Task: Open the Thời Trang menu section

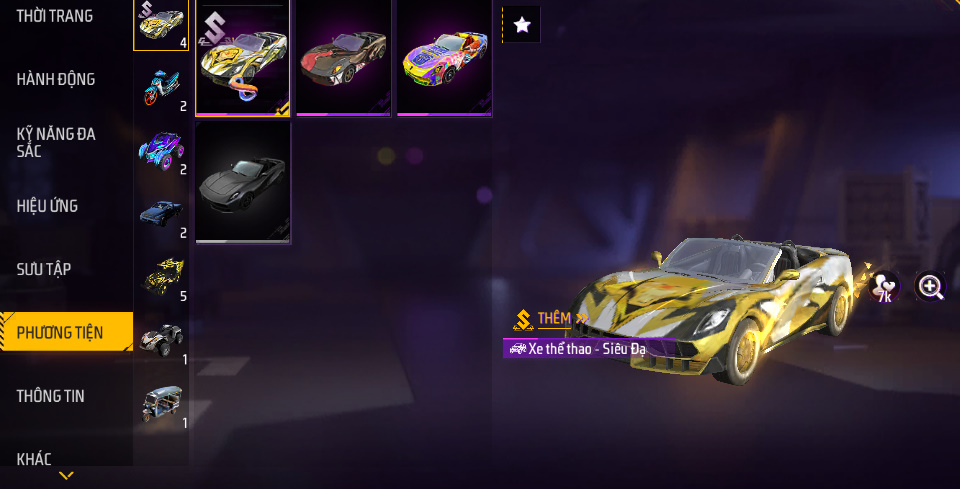Action: click(55, 16)
